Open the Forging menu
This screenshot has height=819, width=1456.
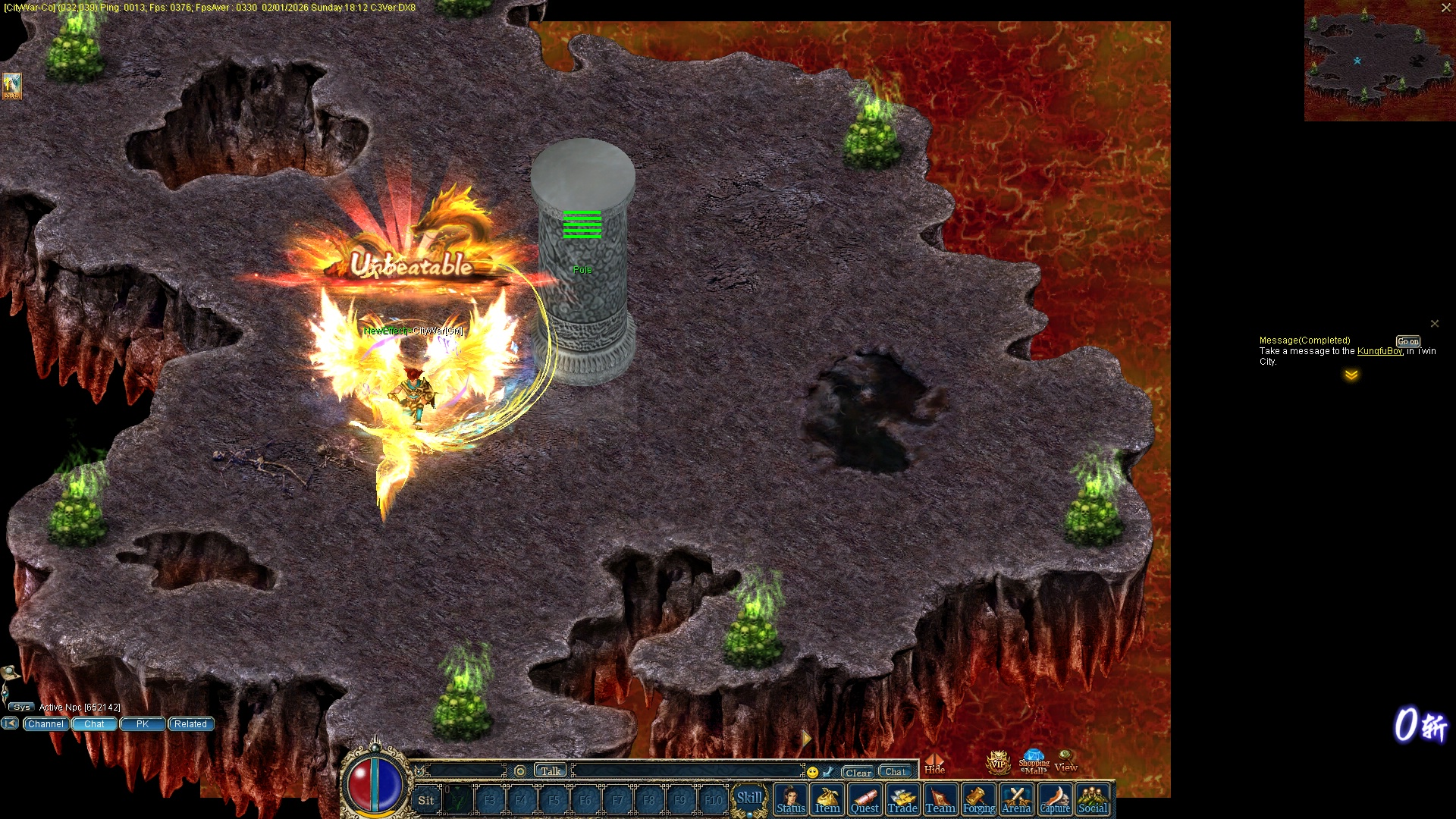(x=978, y=800)
